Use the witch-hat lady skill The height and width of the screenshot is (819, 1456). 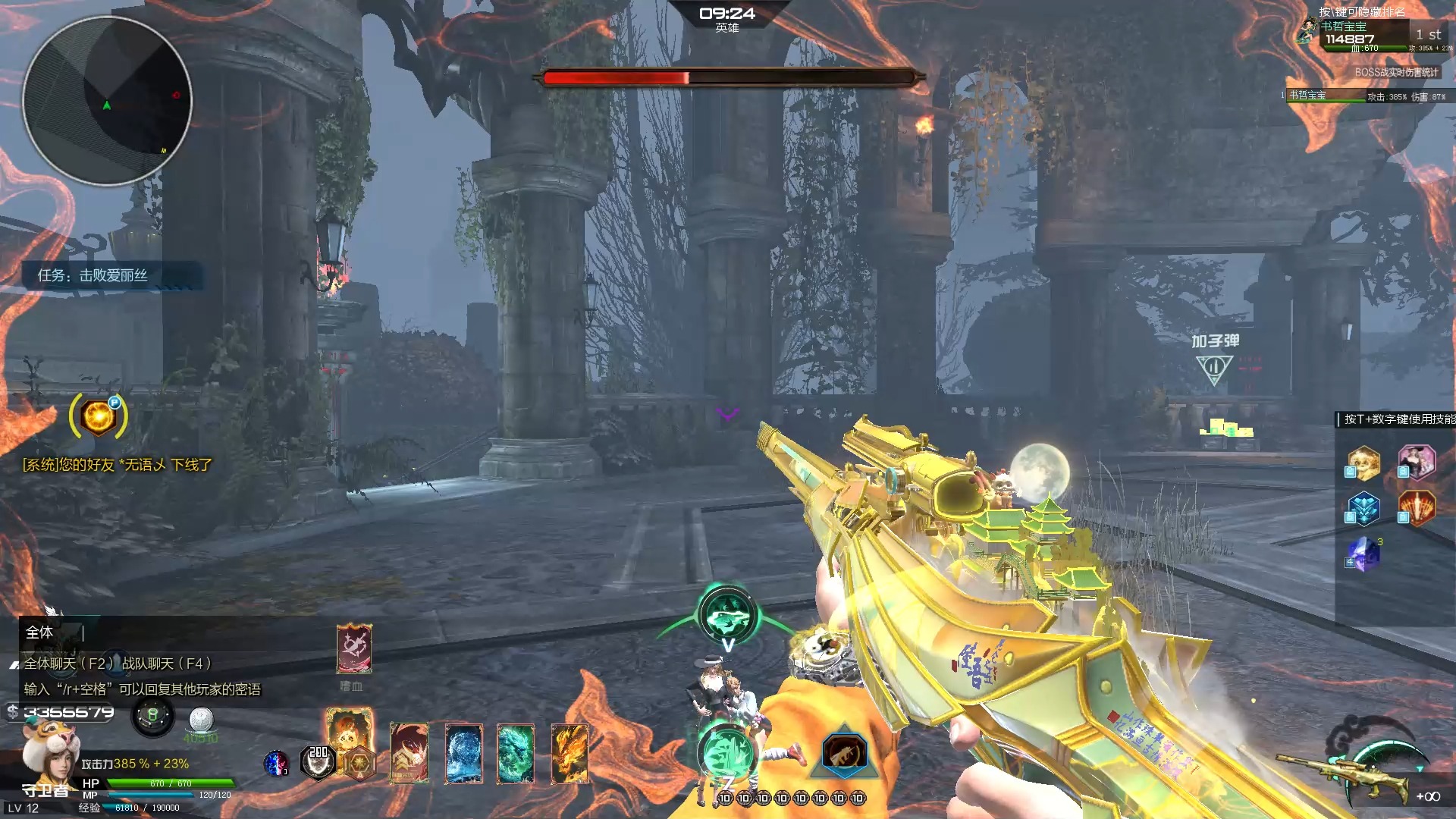(x=1417, y=462)
